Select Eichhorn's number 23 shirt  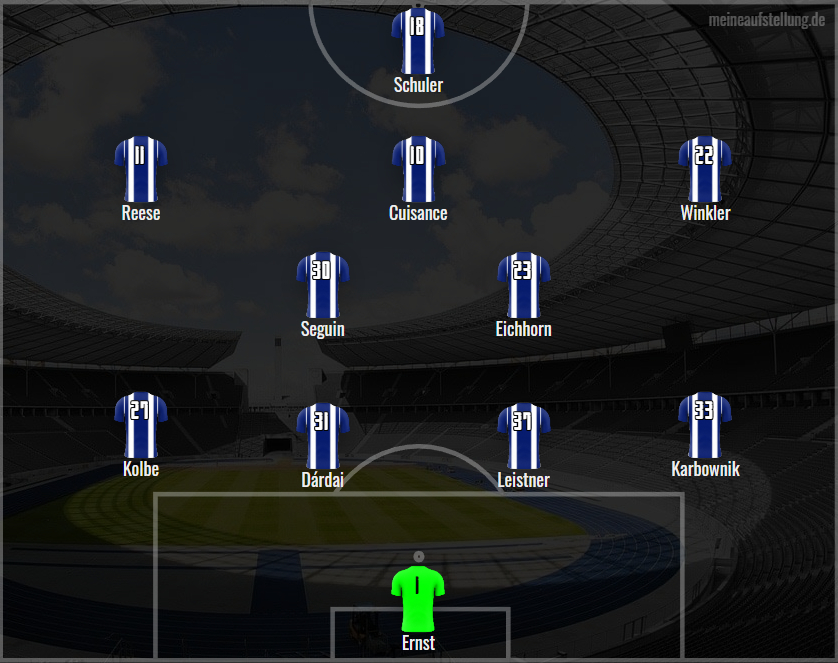point(523,284)
